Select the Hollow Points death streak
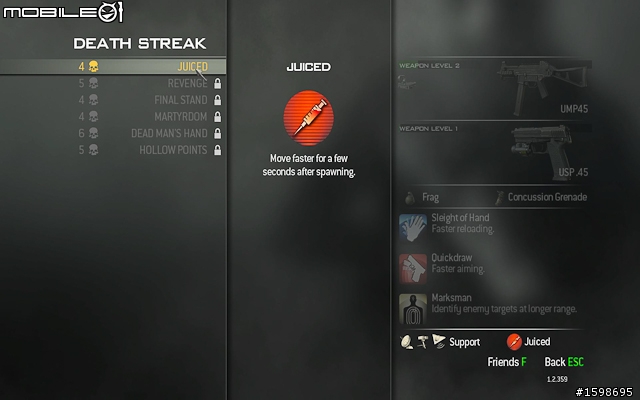 pyautogui.click(x=150, y=150)
